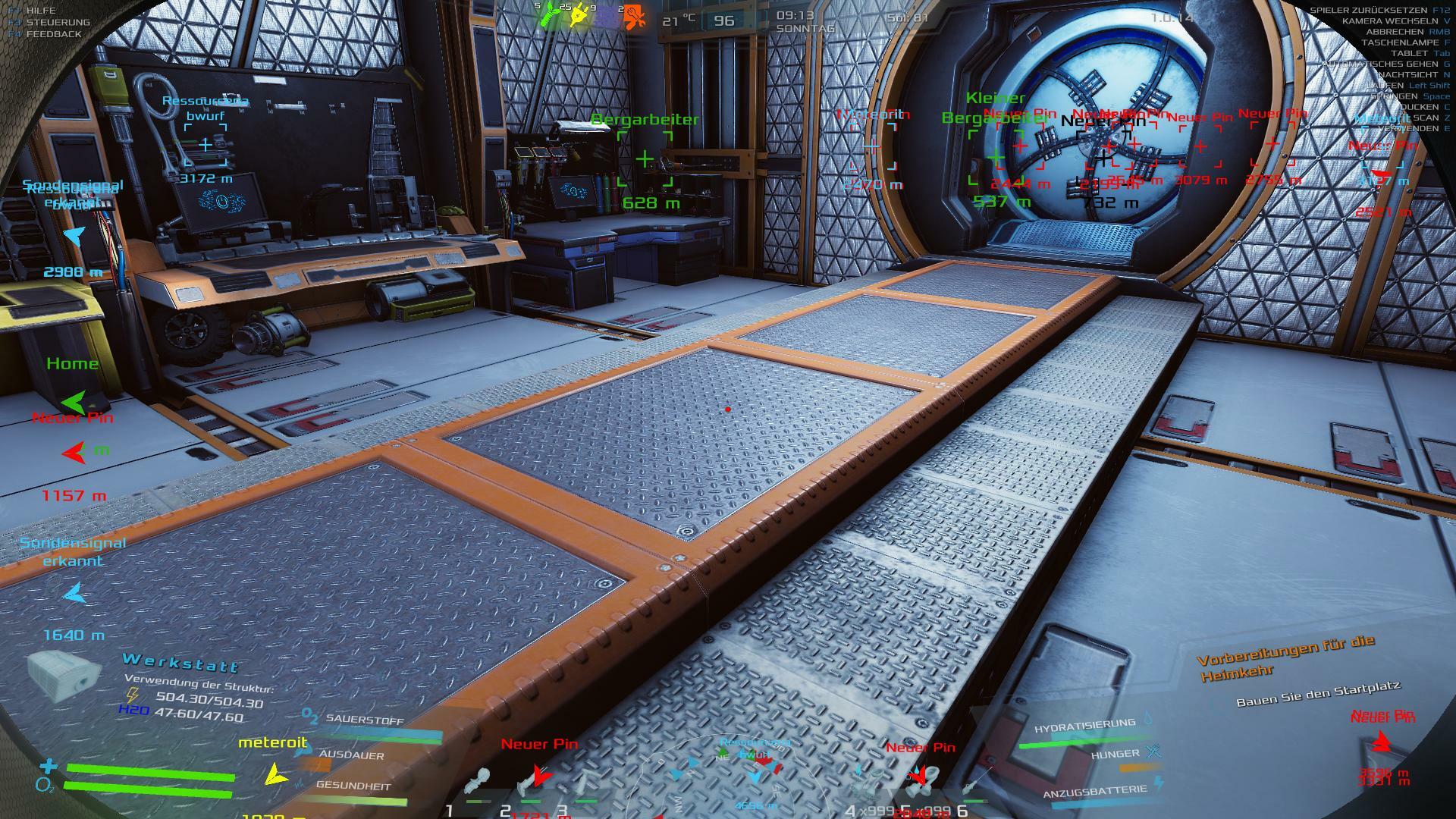Select the Bergarbeiter marker at 628 m
This screenshot has height=819, width=1456.
click(x=645, y=159)
